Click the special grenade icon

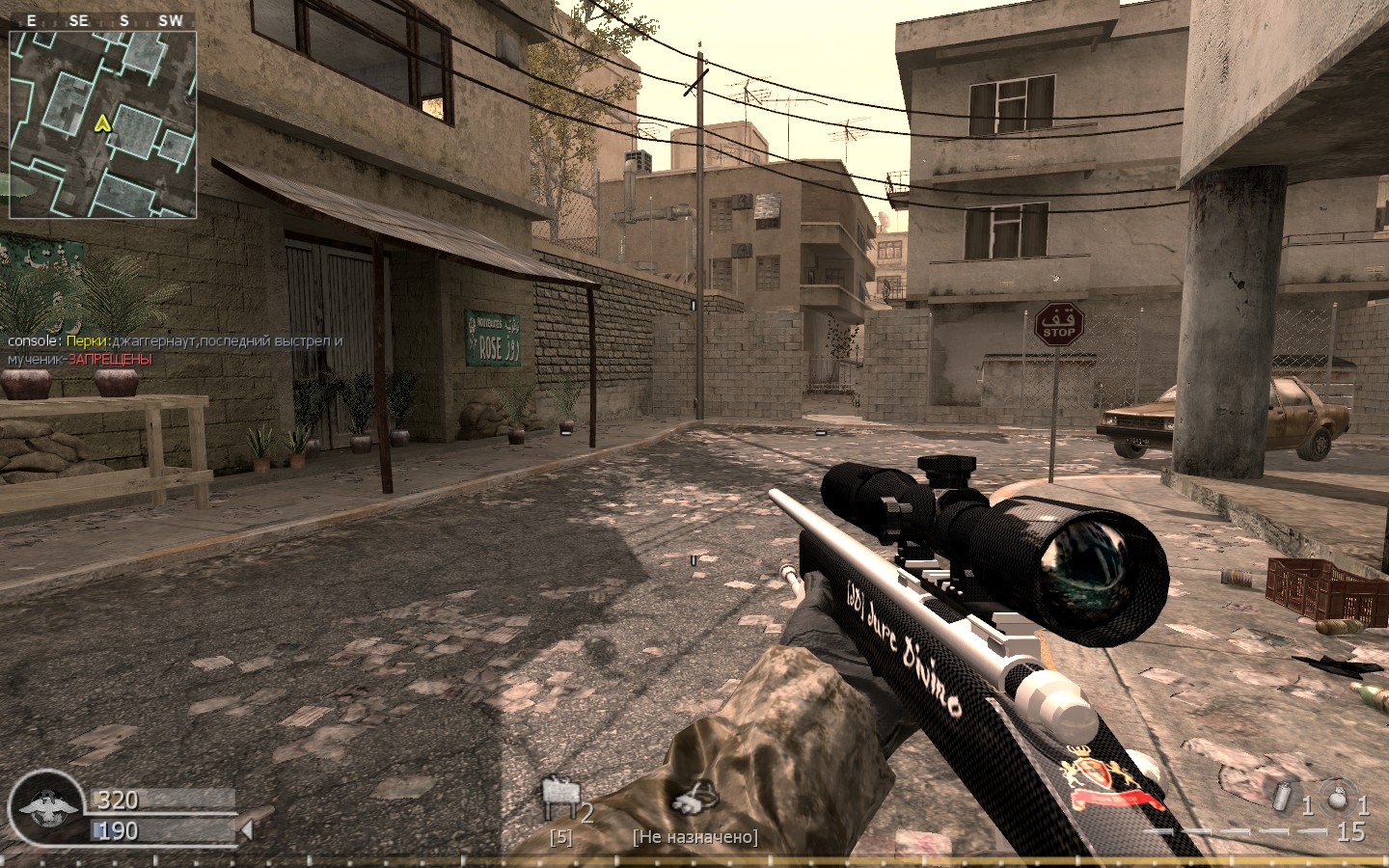tap(1282, 799)
